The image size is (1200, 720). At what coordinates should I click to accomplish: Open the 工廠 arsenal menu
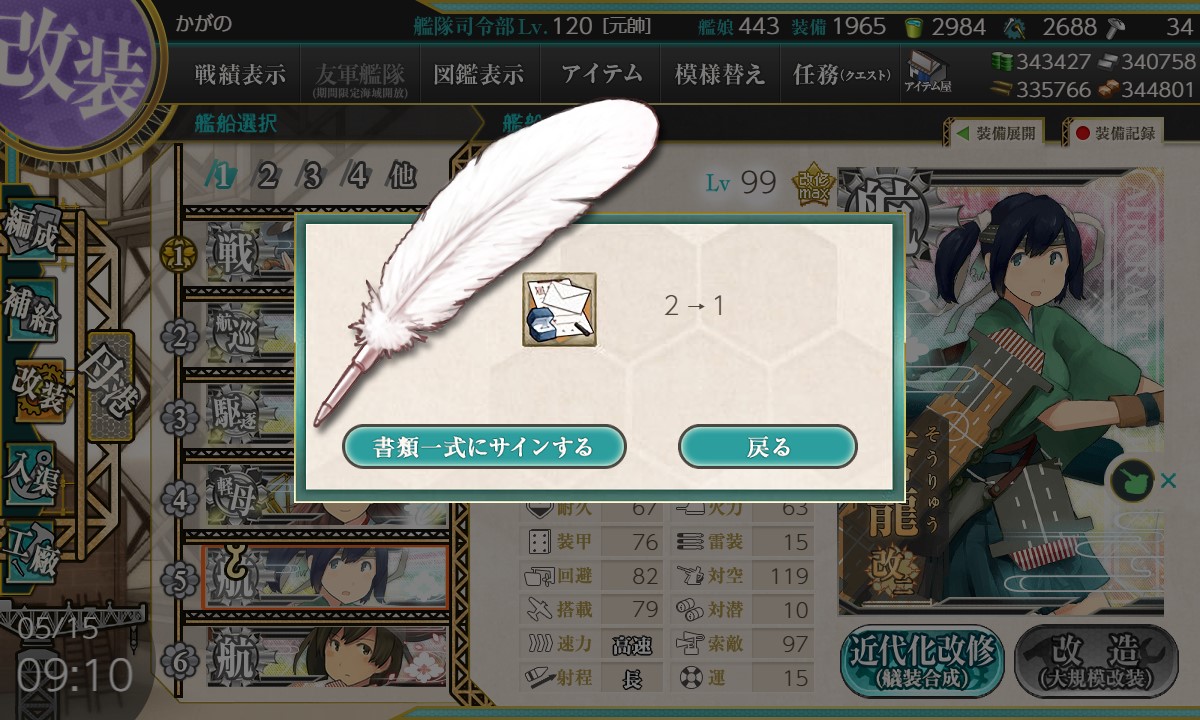32,548
